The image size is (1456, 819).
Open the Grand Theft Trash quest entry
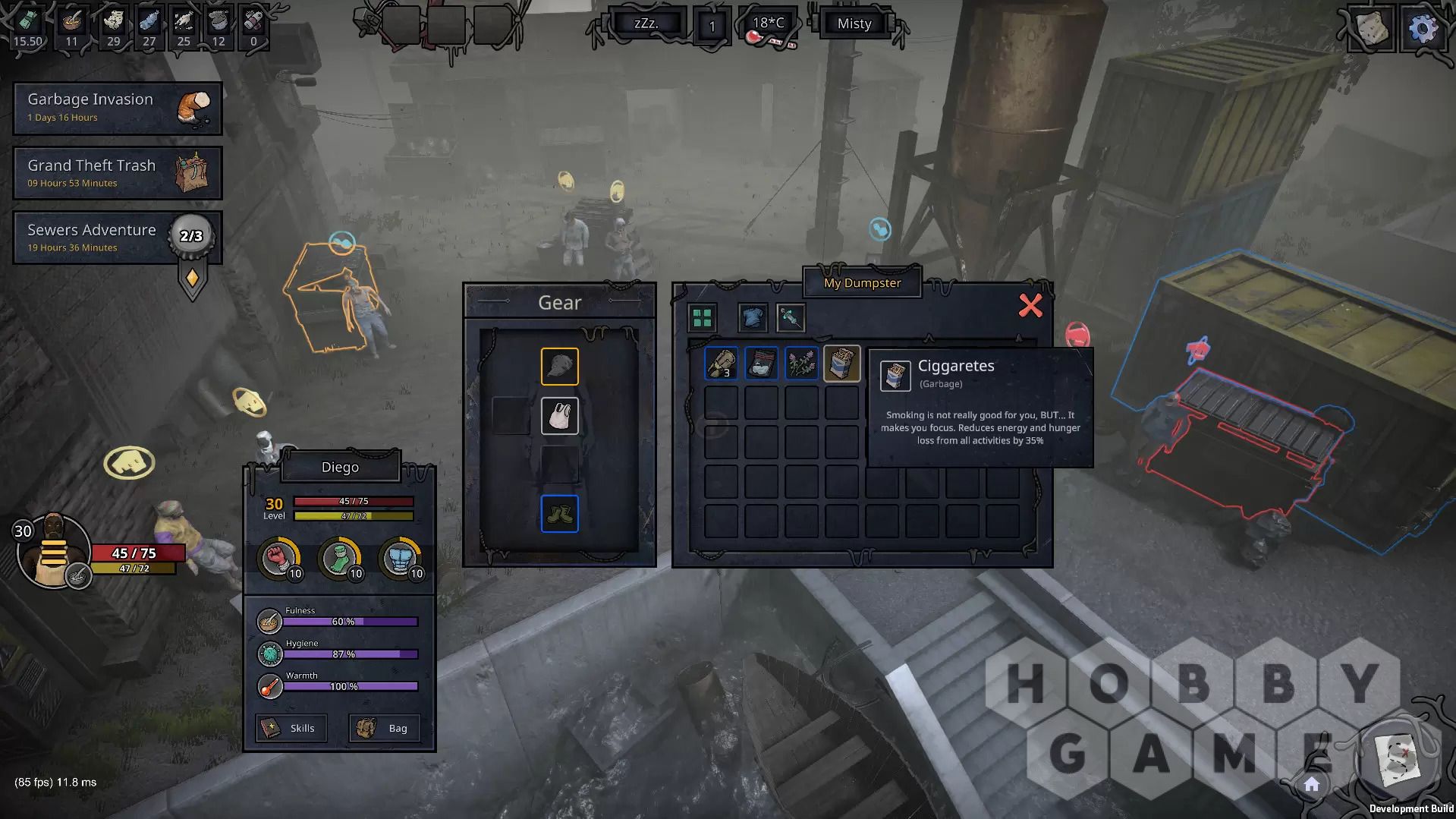(118, 173)
